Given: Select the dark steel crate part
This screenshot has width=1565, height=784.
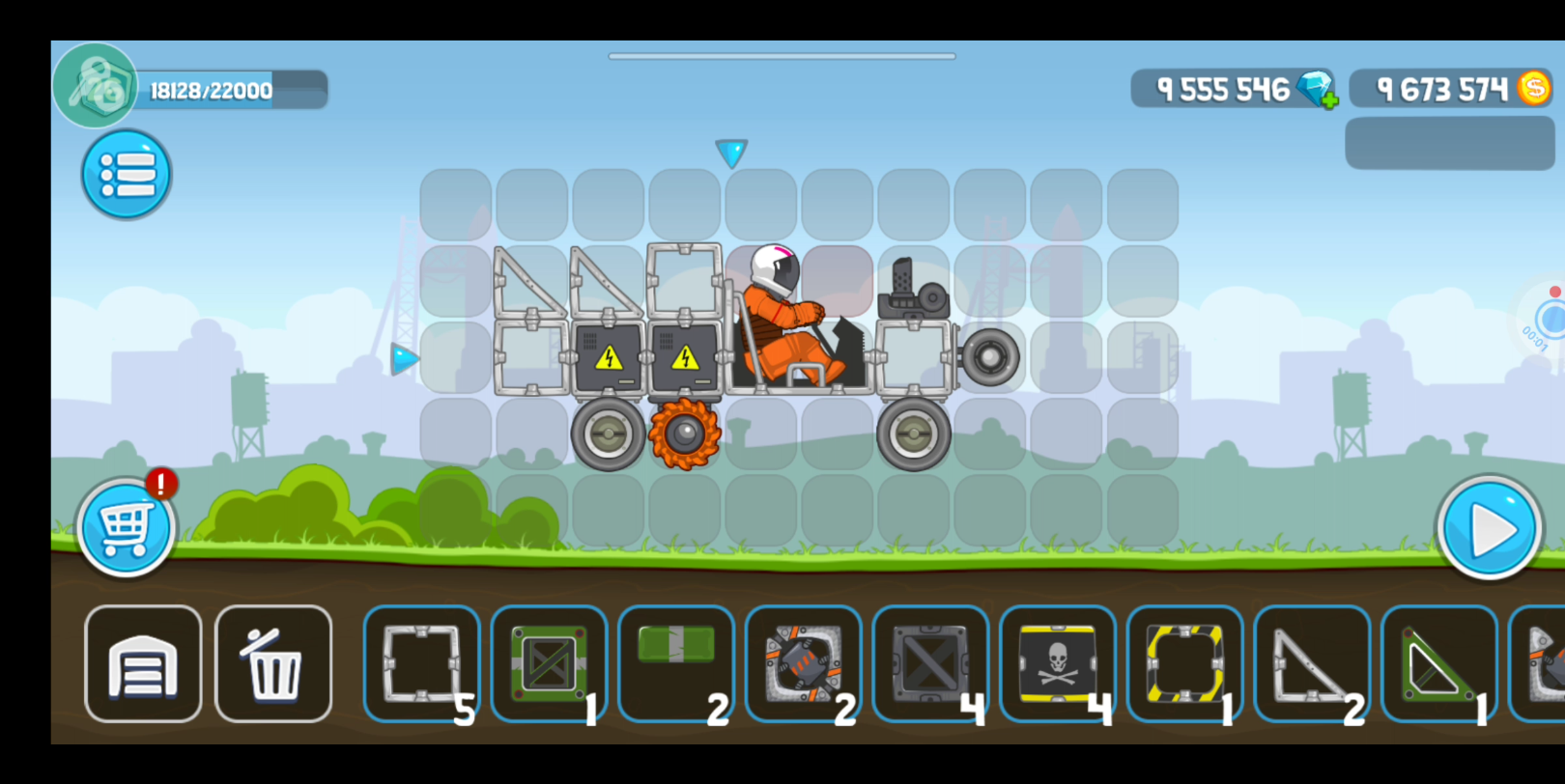Looking at the screenshot, I should pyautogui.click(x=930, y=664).
